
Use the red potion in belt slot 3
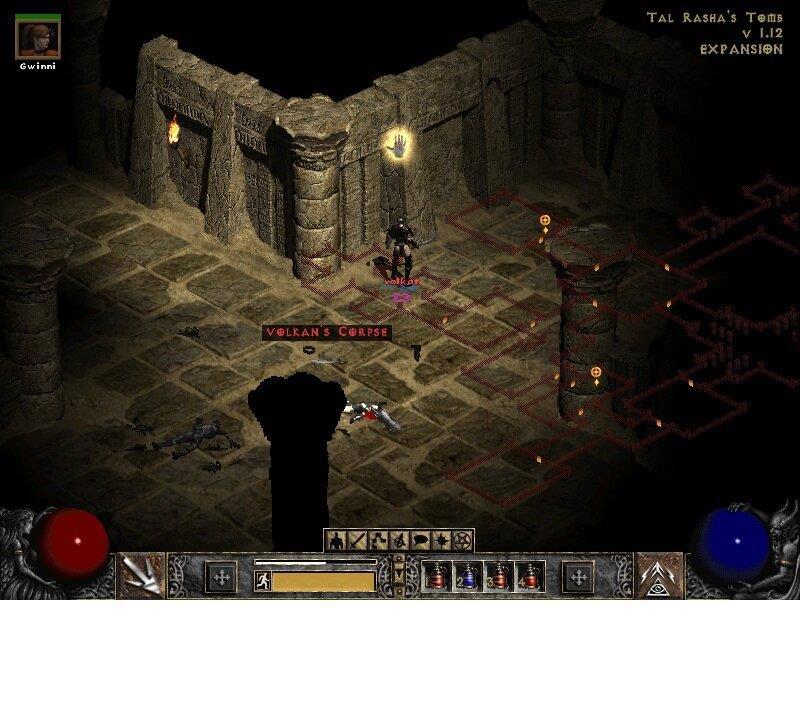(499, 577)
